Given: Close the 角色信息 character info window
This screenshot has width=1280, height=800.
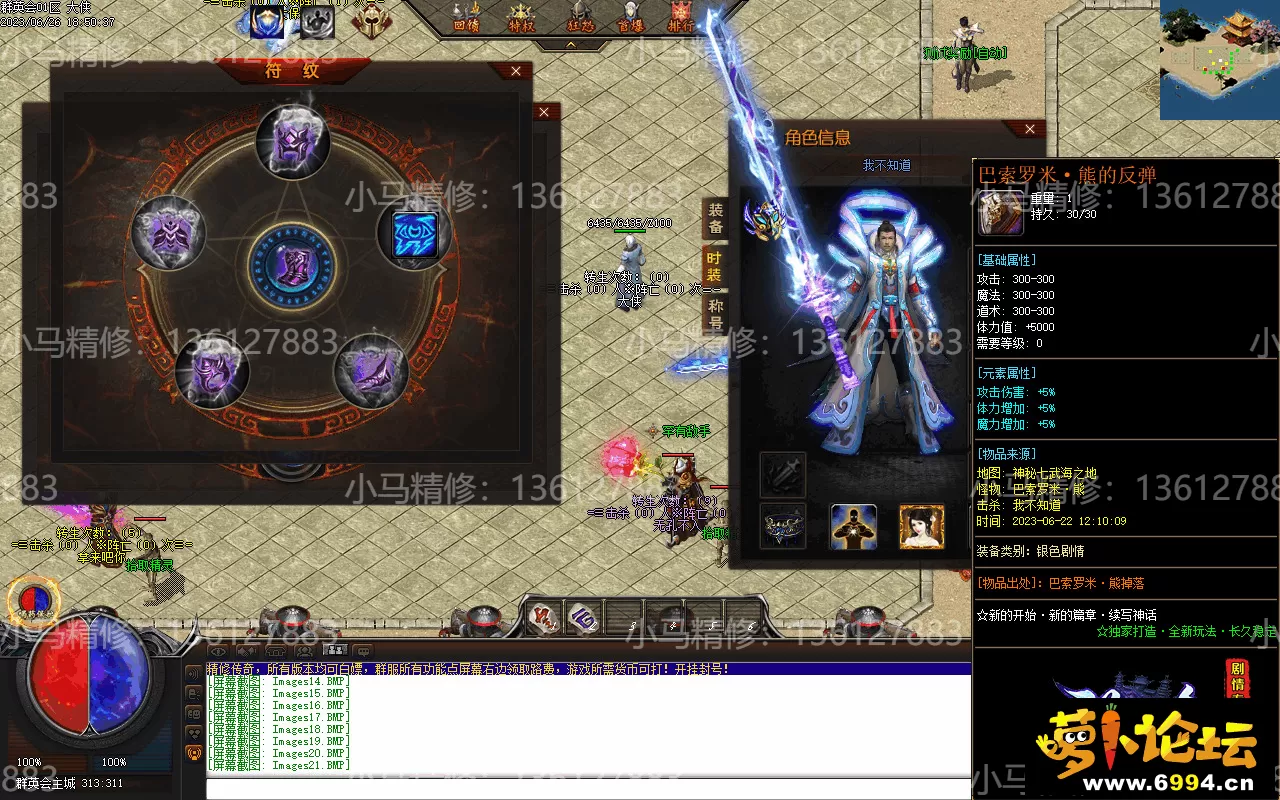Looking at the screenshot, I should click(1030, 129).
